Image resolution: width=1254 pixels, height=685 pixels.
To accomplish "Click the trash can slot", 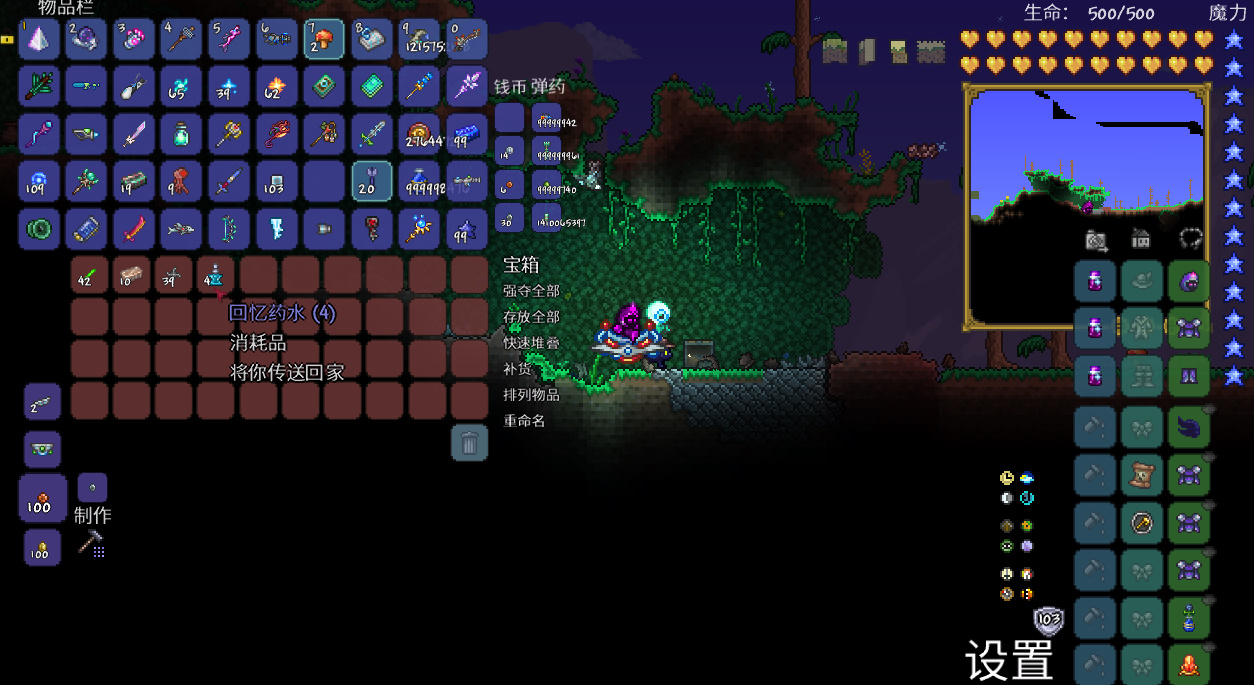I will pyautogui.click(x=469, y=442).
